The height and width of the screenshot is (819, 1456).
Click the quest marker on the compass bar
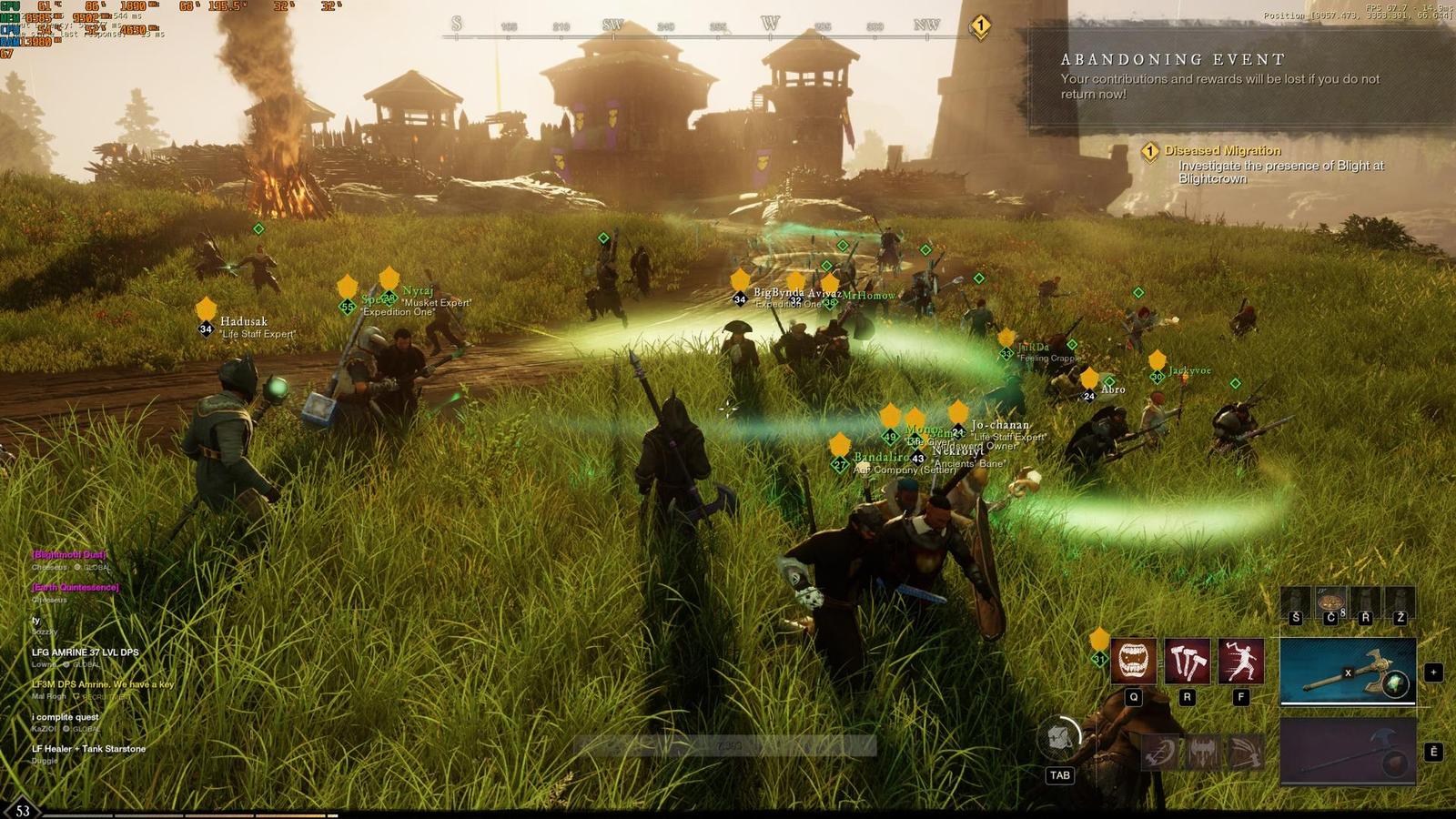click(980, 26)
